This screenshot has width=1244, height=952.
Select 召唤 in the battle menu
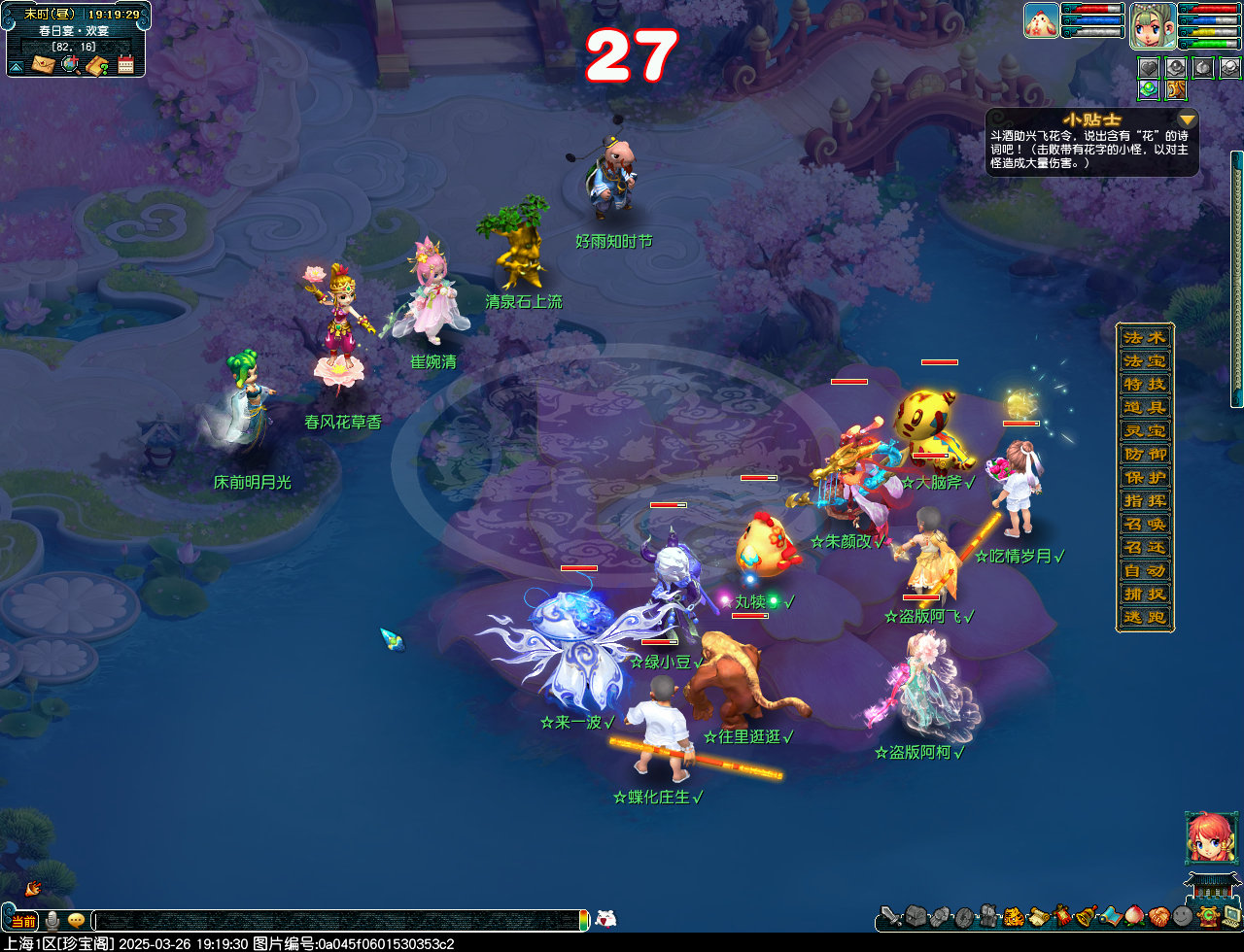coord(1144,525)
